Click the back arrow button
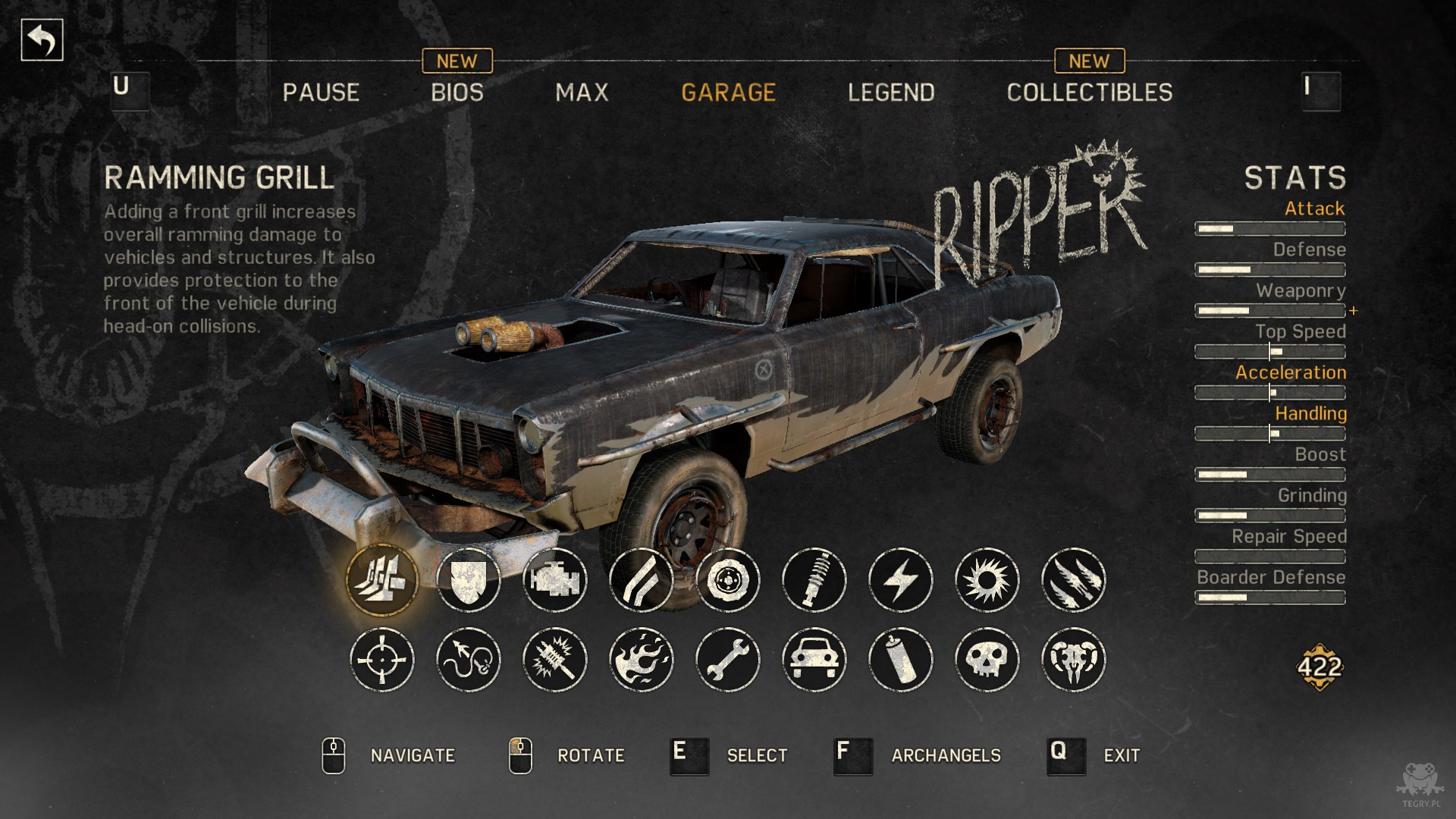The image size is (1456, 819). (42, 40)
